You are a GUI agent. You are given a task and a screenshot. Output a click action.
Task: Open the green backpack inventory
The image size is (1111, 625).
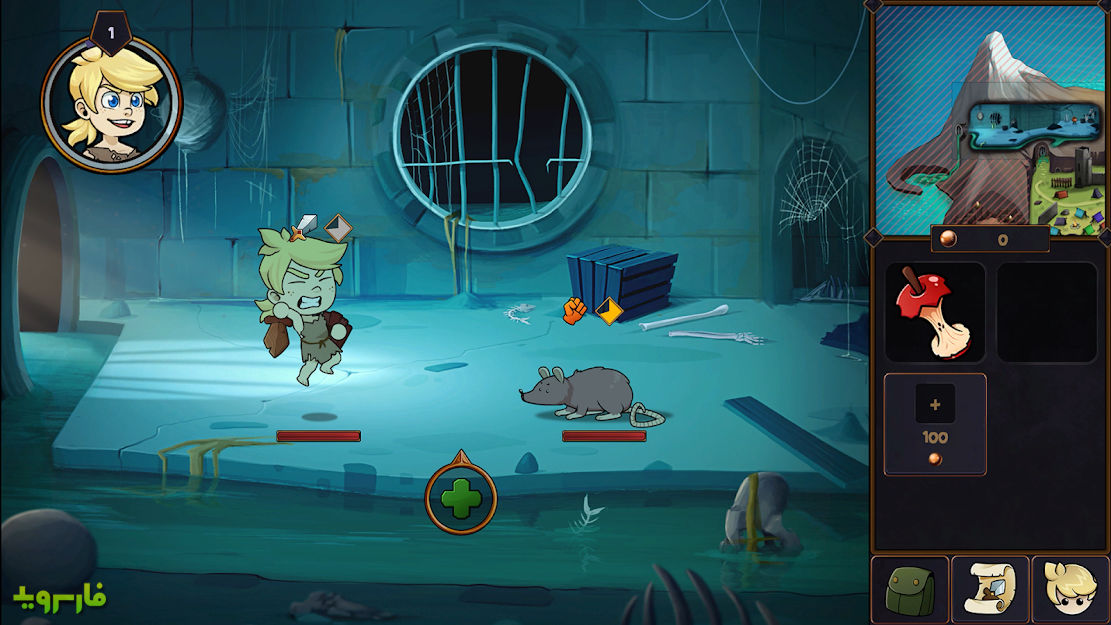pos(910,590)
